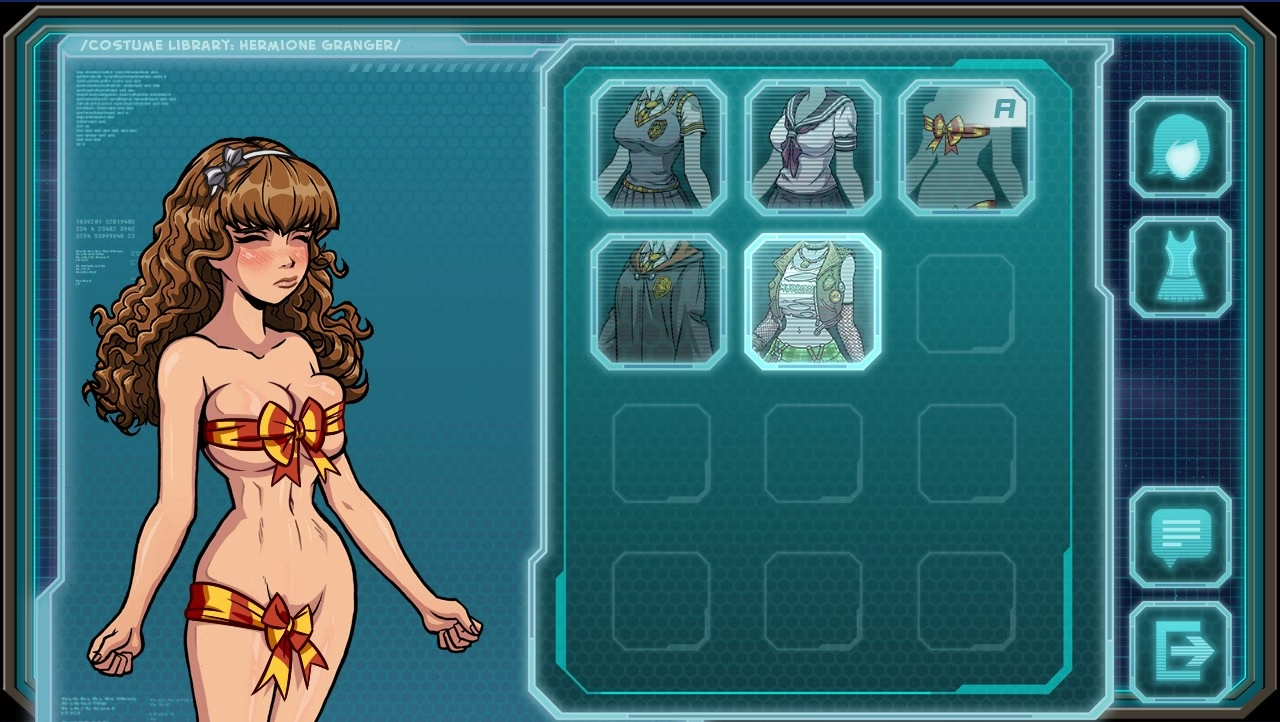Viewport: 1280px width, 722px height.
Task: Choose the sailor uniform costume
Action: tap(812, 148)
